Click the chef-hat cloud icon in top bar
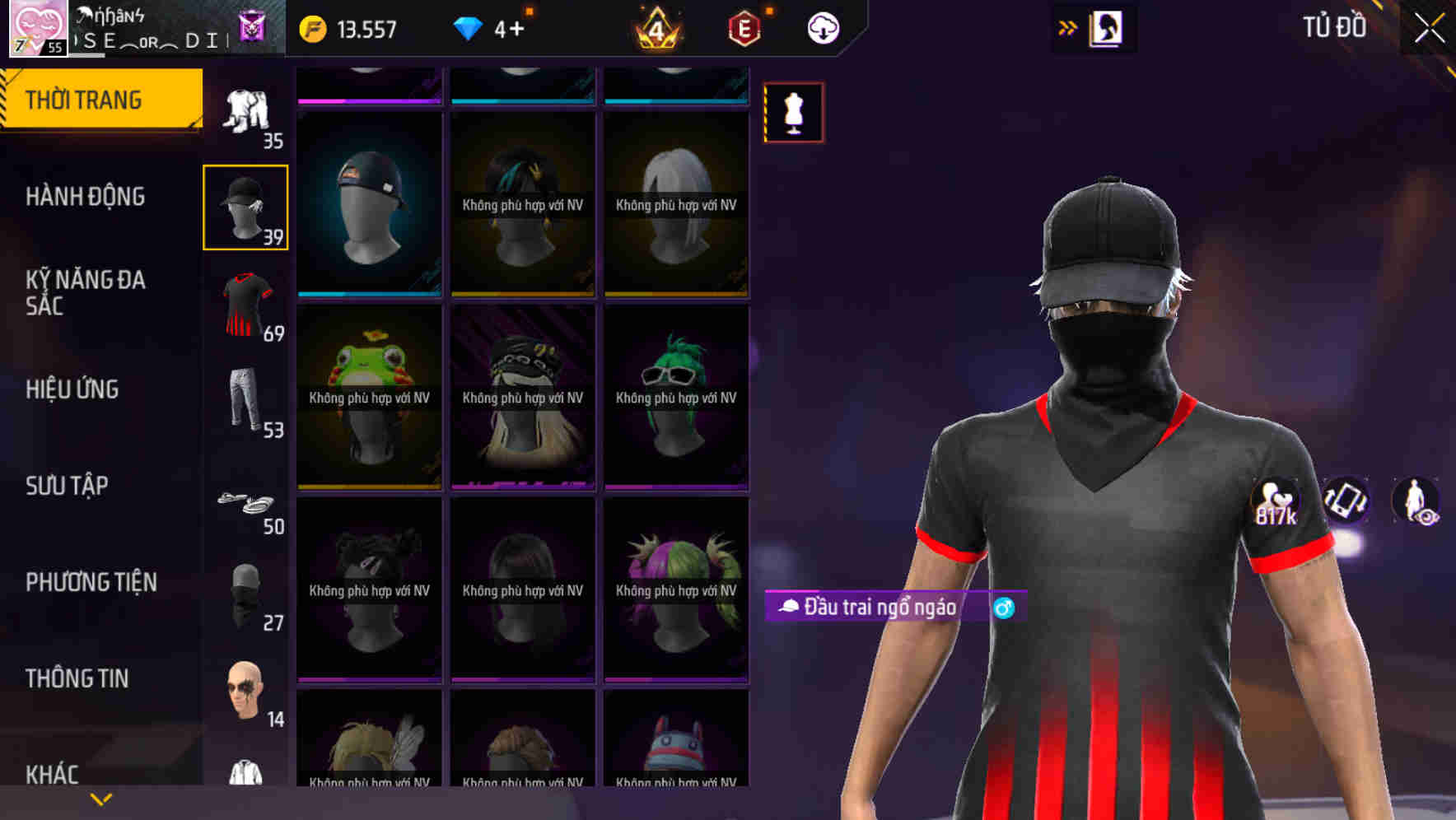 pos(822,27)
